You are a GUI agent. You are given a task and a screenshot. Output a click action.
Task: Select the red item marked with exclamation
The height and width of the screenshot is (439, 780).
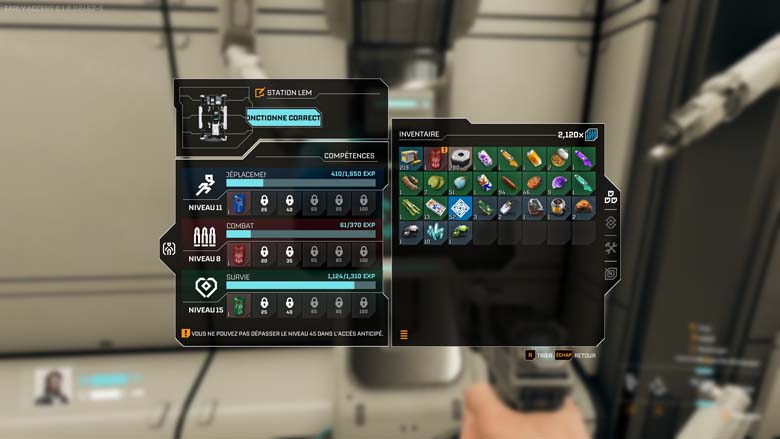[x=435, y=158]
